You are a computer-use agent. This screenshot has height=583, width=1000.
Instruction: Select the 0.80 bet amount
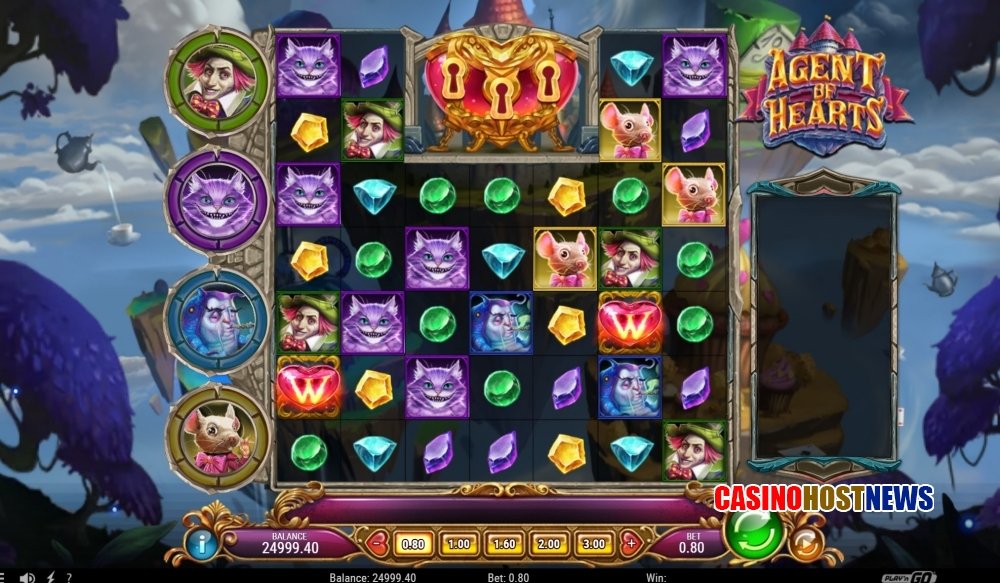click(413, 544)
